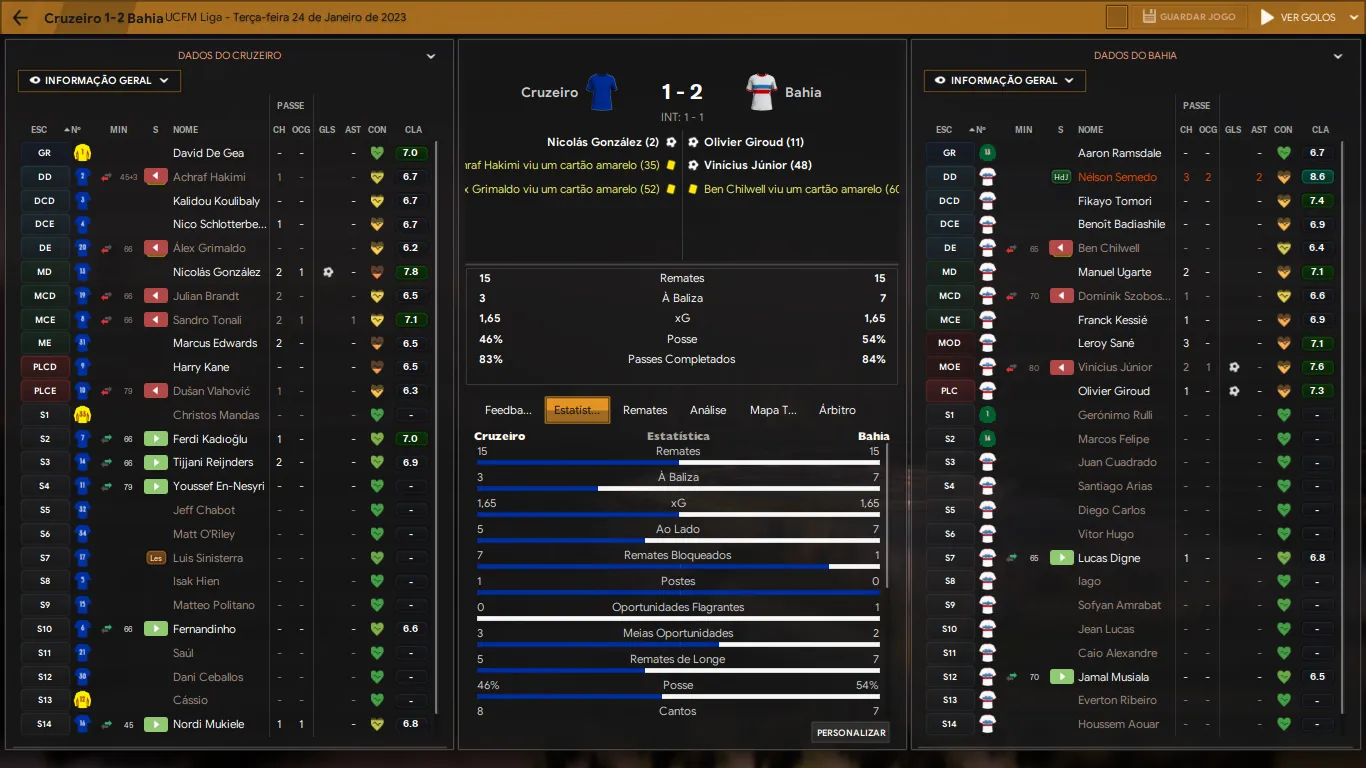Screen dimensions: 1366x768
Task: Open Bahia's Informação Geral dropdown
Action: coord(1005,81)
